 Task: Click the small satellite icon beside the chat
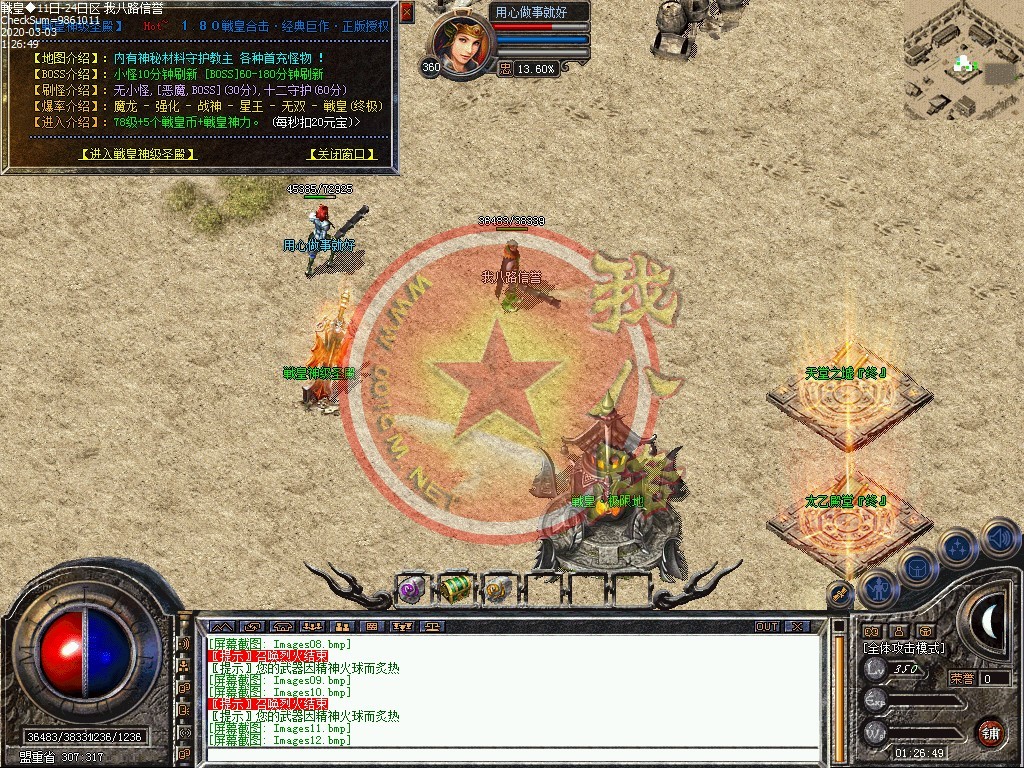(x=840, y=594)
